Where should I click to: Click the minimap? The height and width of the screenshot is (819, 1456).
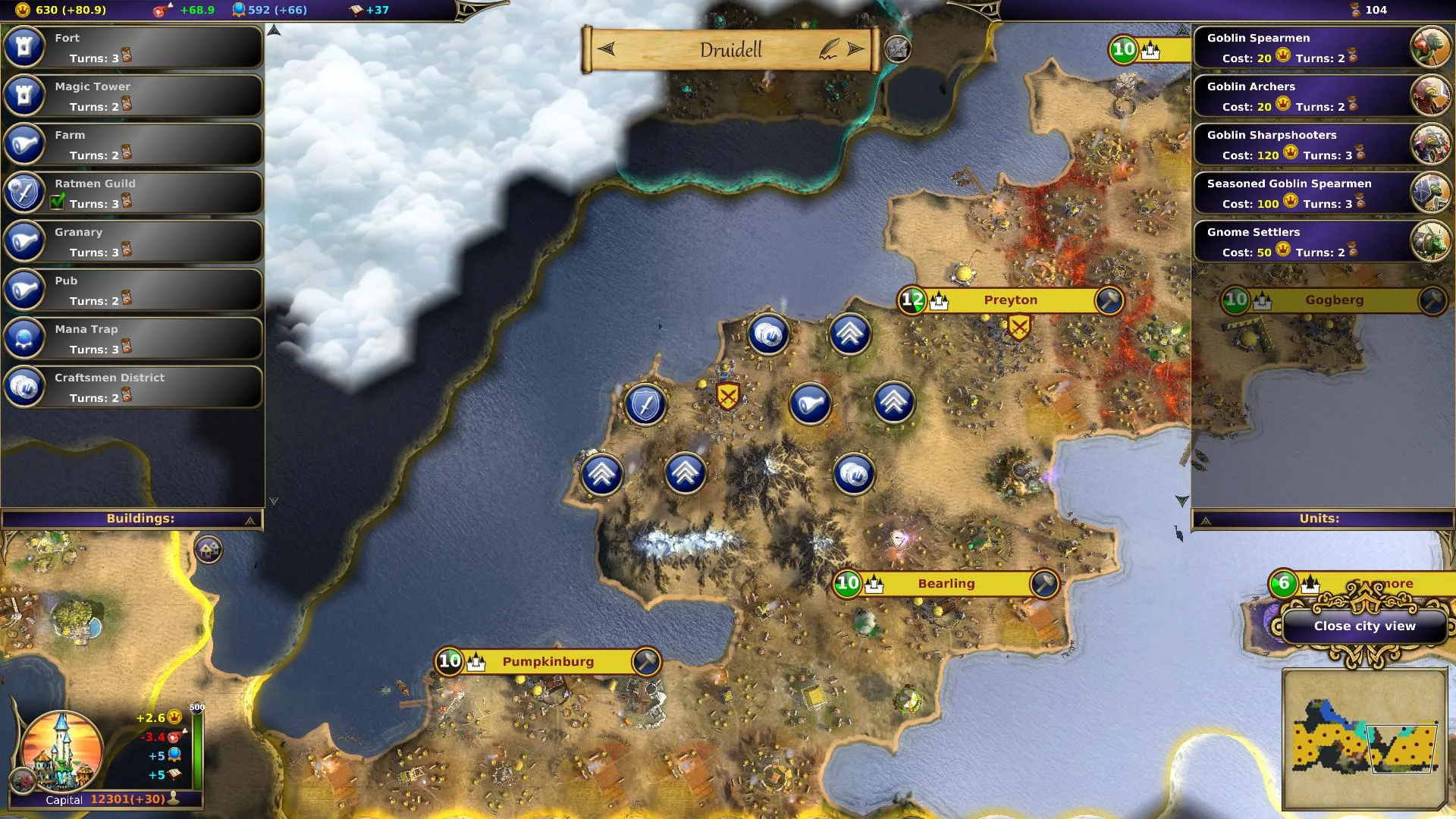click(x=1364, y=739)
